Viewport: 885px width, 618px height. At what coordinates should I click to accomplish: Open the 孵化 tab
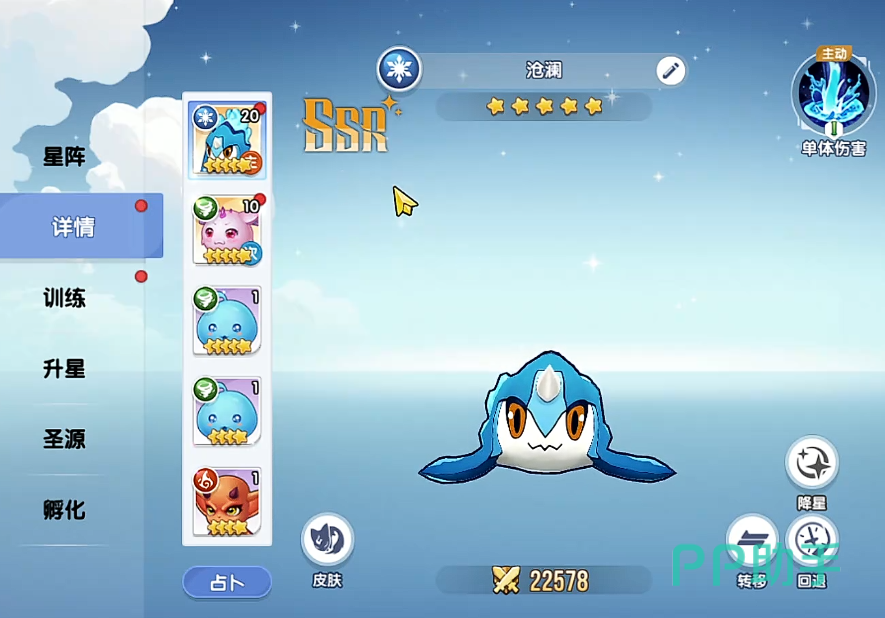[64, 510]
